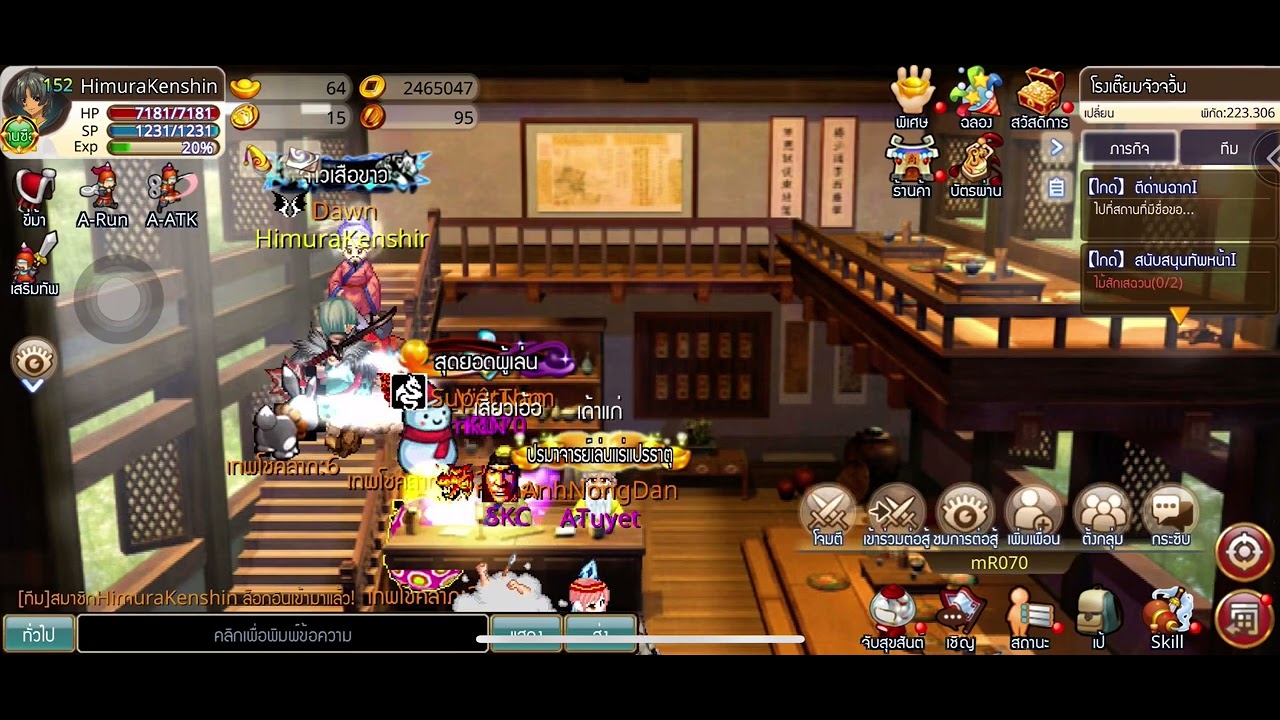This screenshot has height=720, width=1280.
Task: Switch to the ทีม team tab
Action: coord(1228,149)
